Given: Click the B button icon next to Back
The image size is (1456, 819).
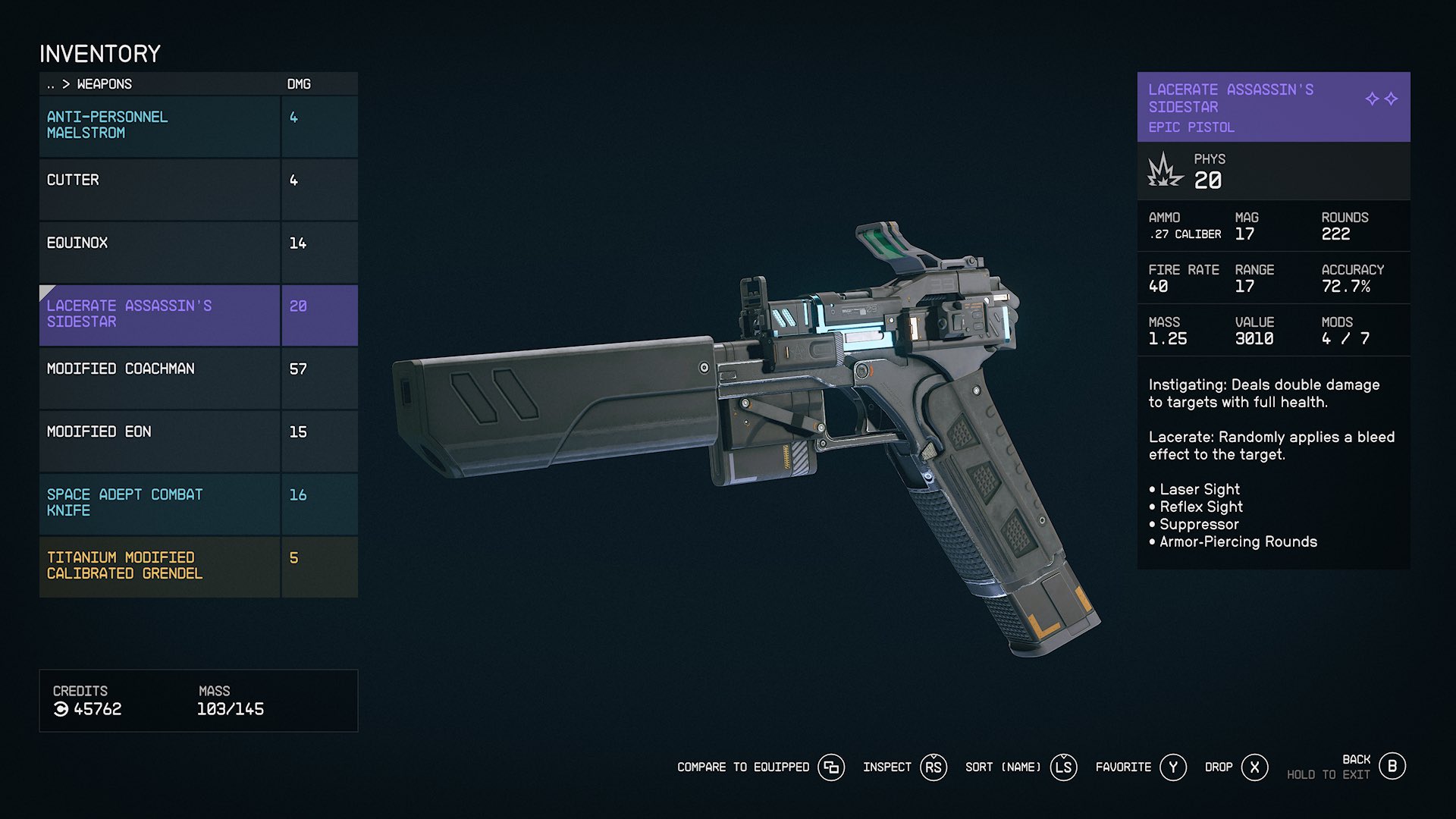Looking at the screenshot, I should coord(1392,767).
